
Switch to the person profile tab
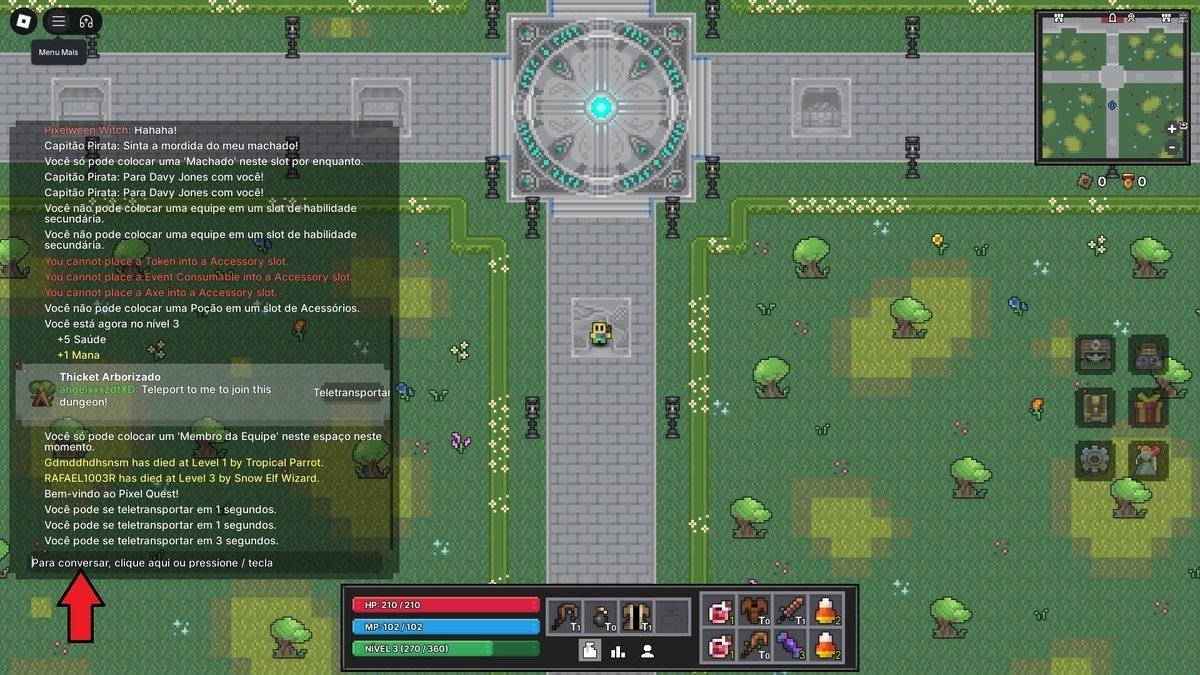pos(647,651)
